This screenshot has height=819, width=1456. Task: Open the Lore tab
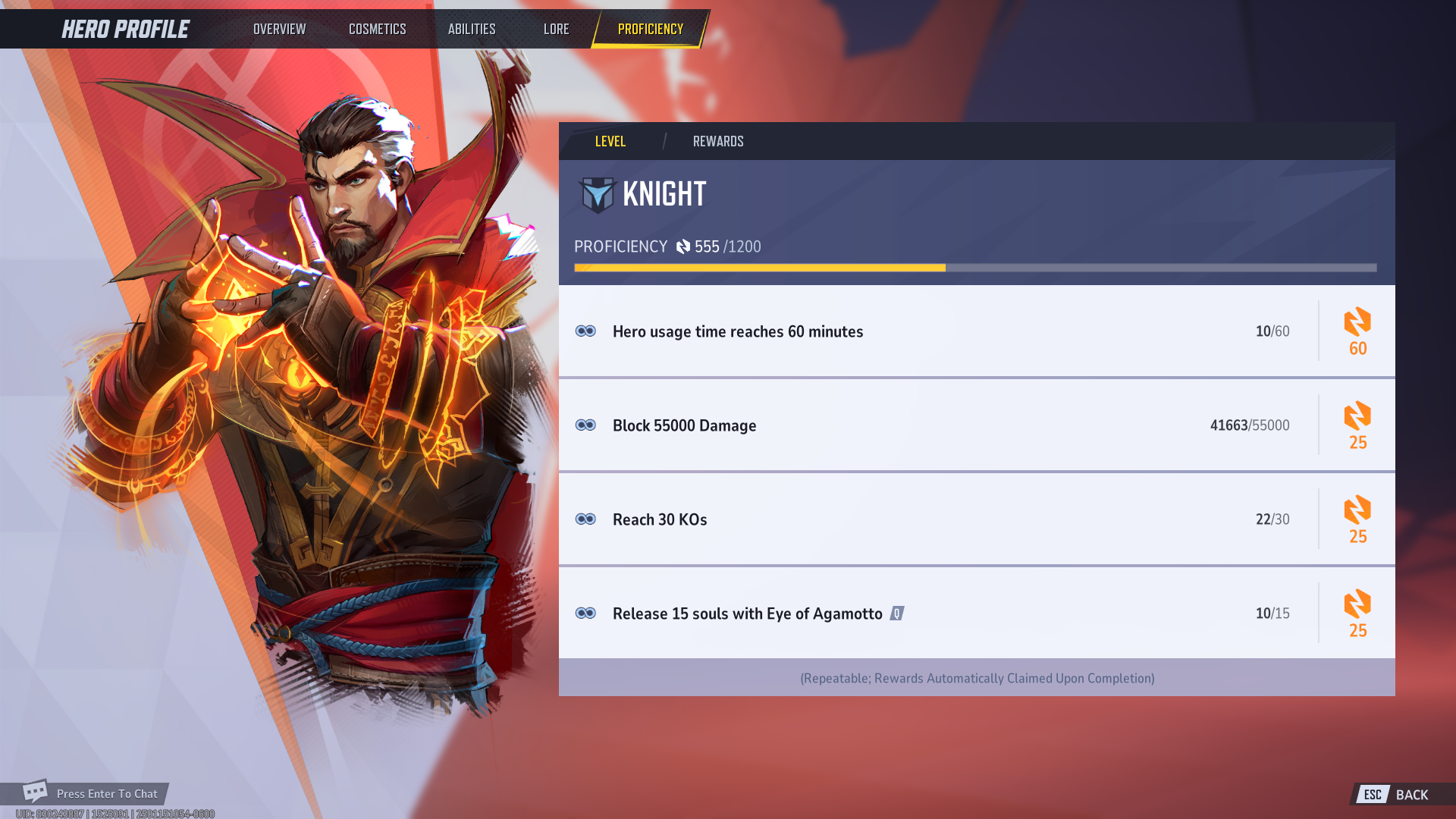556,29
